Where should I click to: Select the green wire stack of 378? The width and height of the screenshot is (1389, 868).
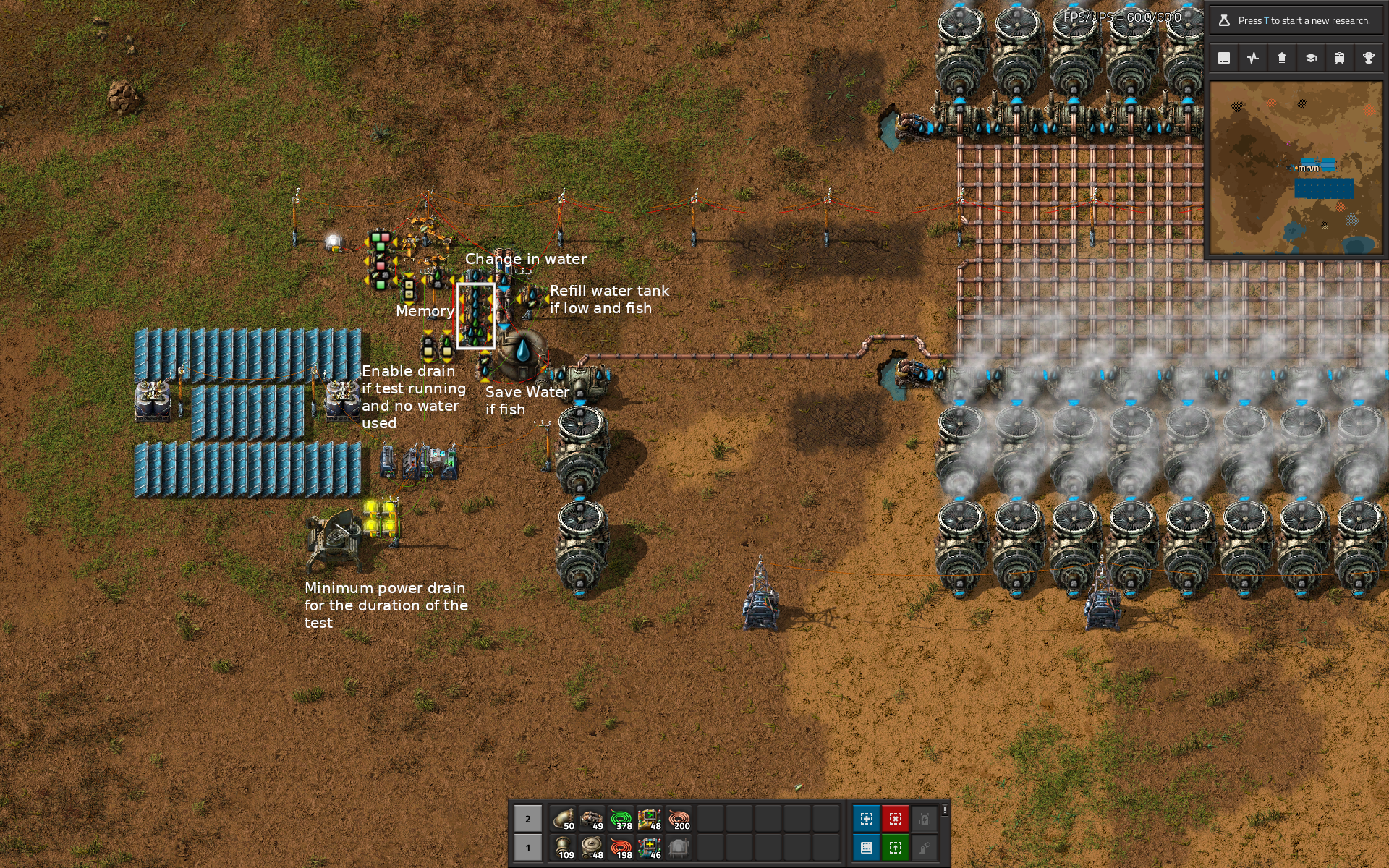coord(621,819)
